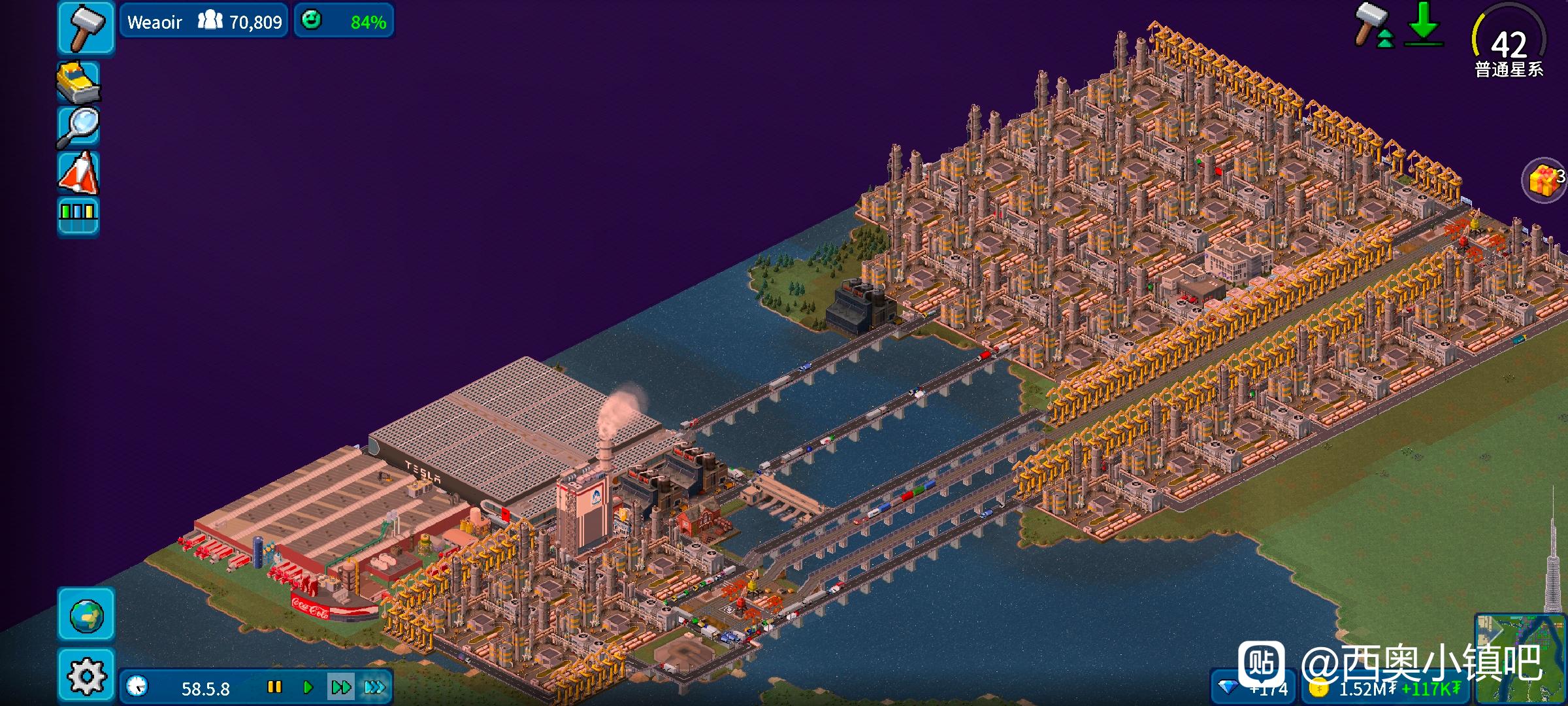Pause the game simulation

coord(274,687)
